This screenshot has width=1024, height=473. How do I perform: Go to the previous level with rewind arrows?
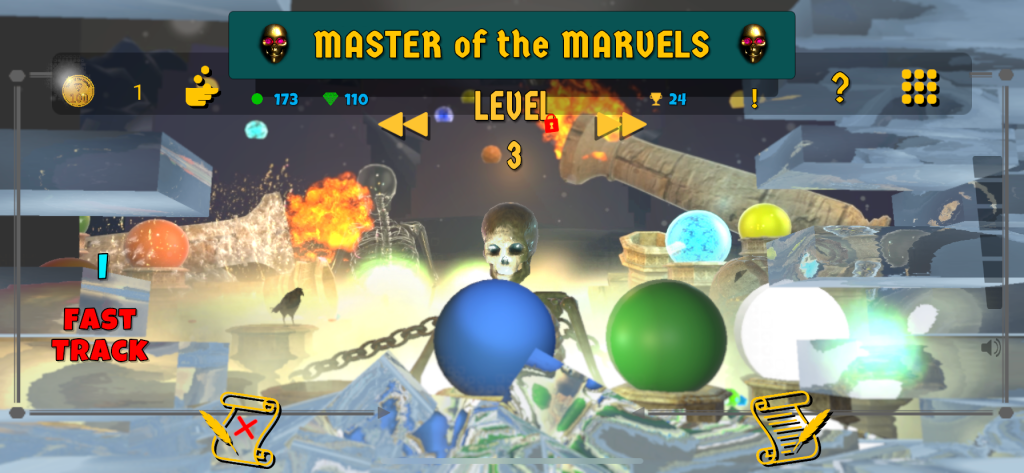tap(403, 124)
